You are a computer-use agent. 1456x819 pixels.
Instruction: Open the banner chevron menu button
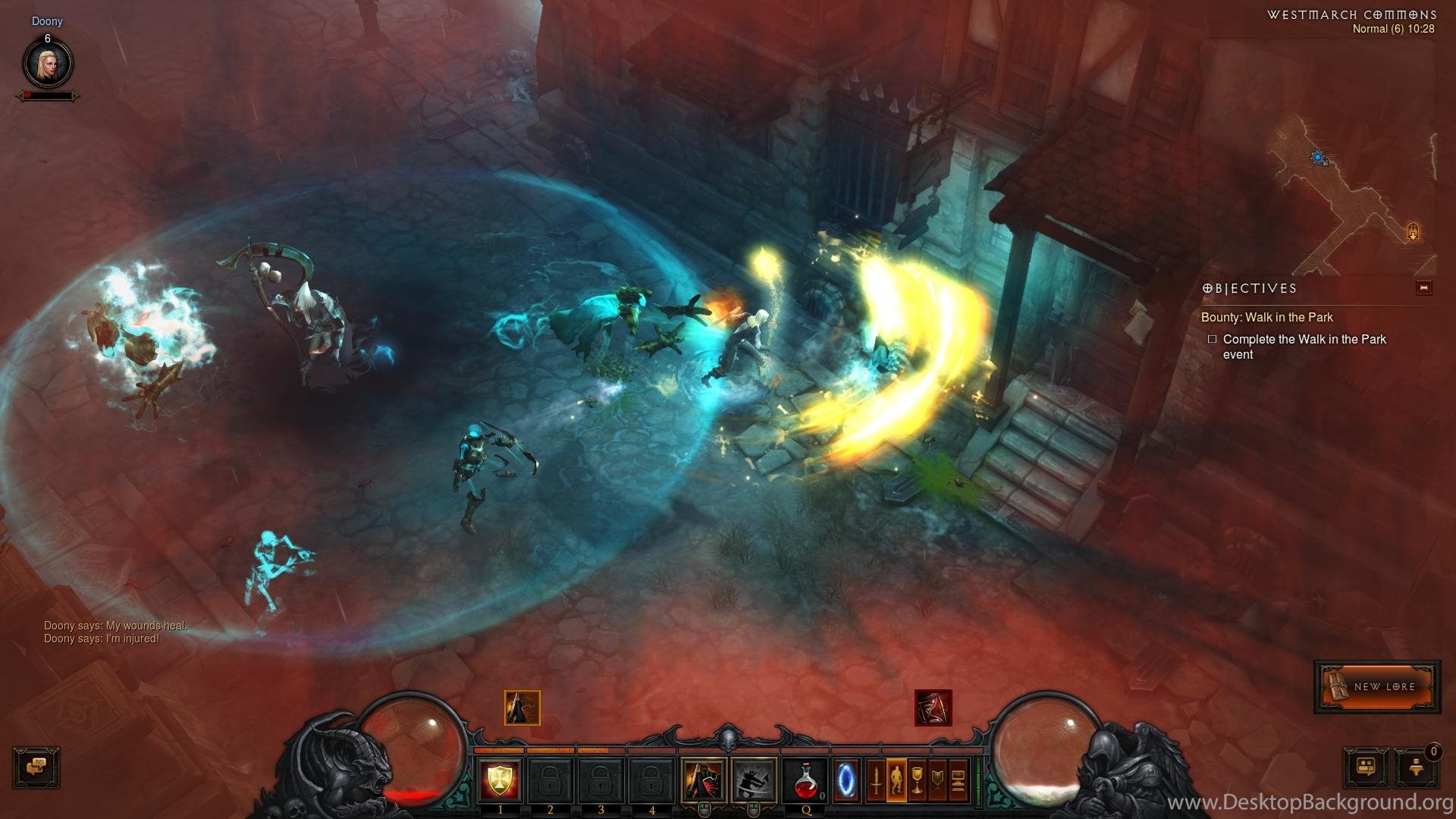click(x=937, y=780)
